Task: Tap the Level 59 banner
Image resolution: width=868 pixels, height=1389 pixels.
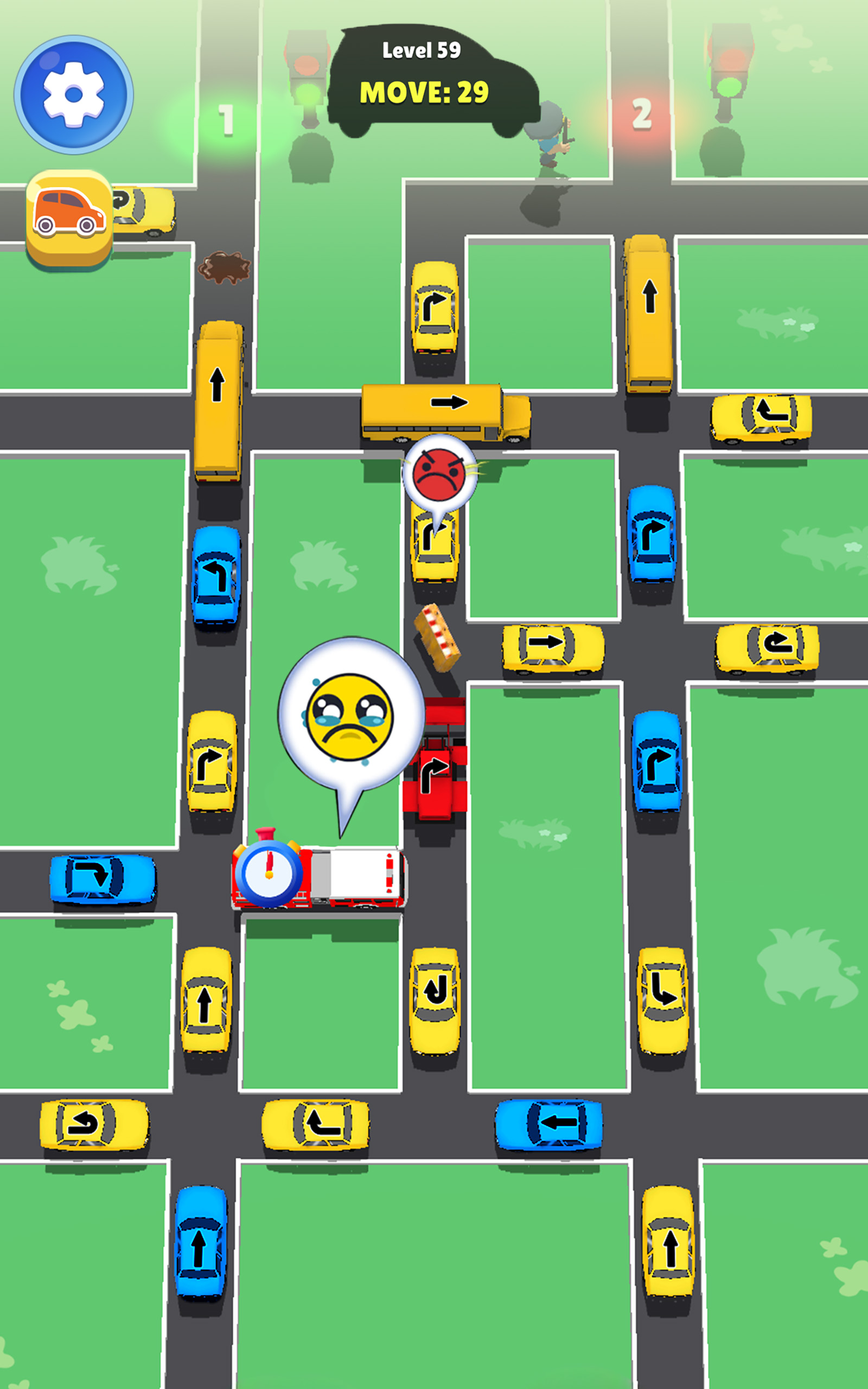Action: pyautogui.click(x=422, y=52)
